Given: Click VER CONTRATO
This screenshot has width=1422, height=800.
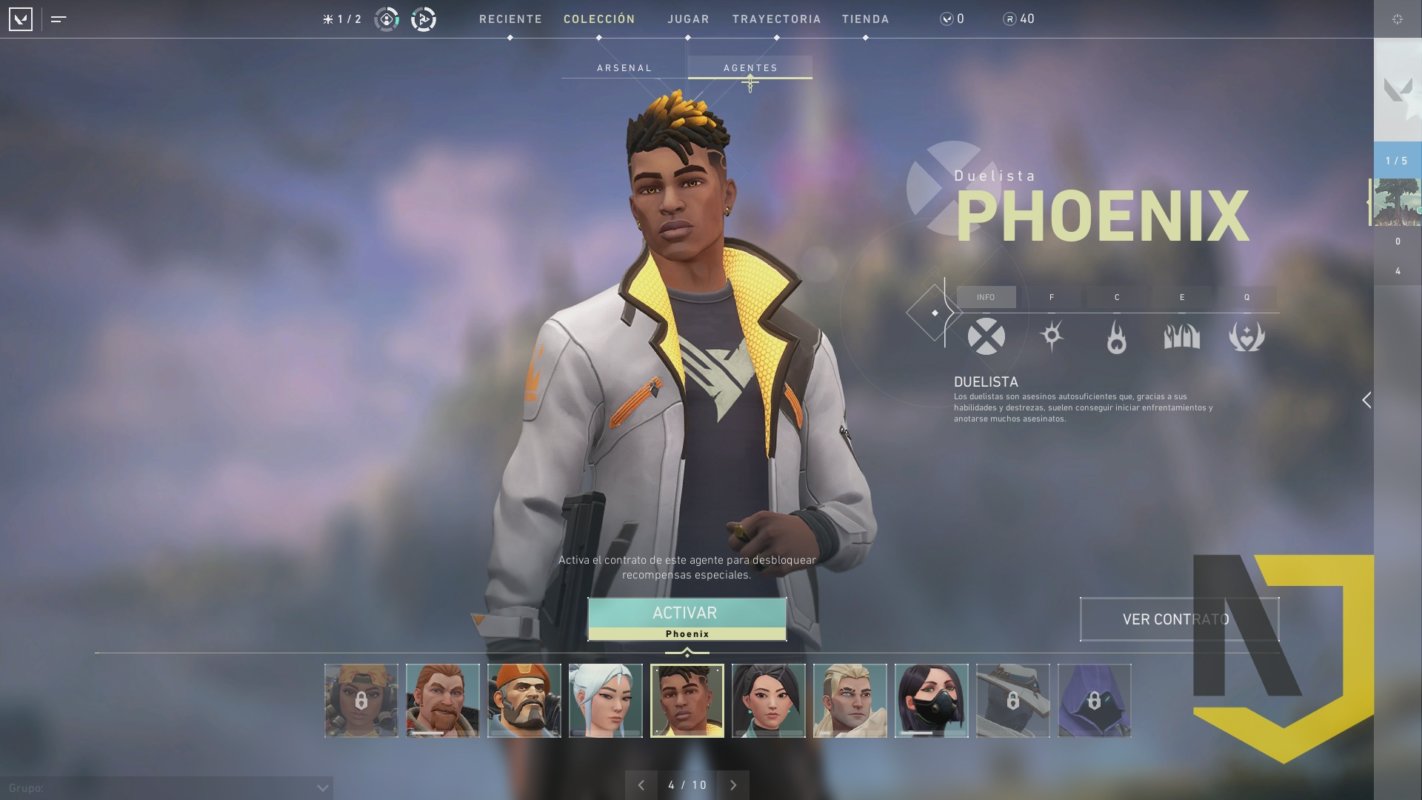Looking at the screenshot, I should [x=1179, y=619].
